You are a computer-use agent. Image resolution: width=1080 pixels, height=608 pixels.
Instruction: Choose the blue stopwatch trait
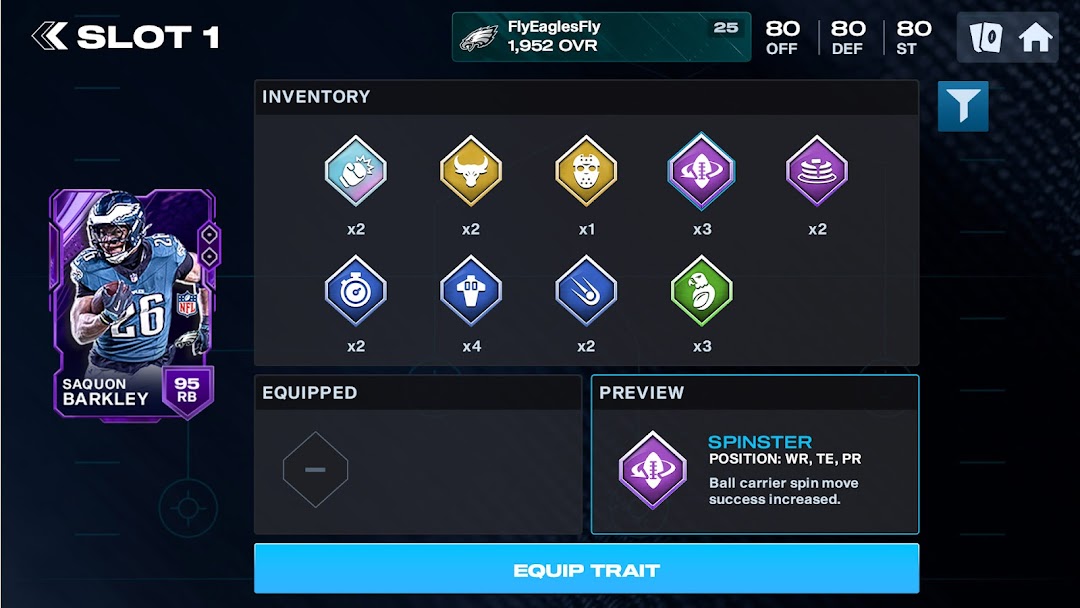(356, 289)
